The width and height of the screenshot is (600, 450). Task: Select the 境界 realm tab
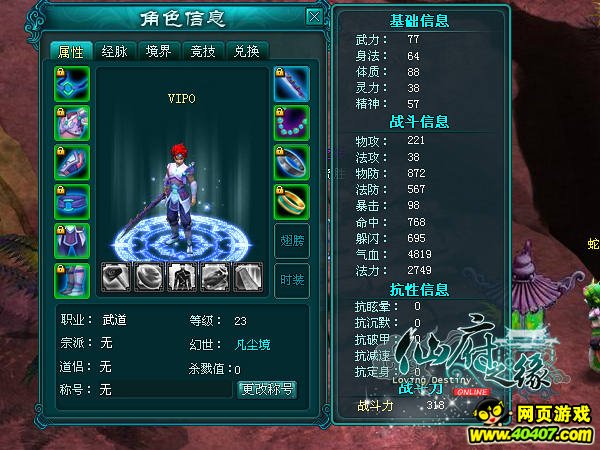(159, 52)
